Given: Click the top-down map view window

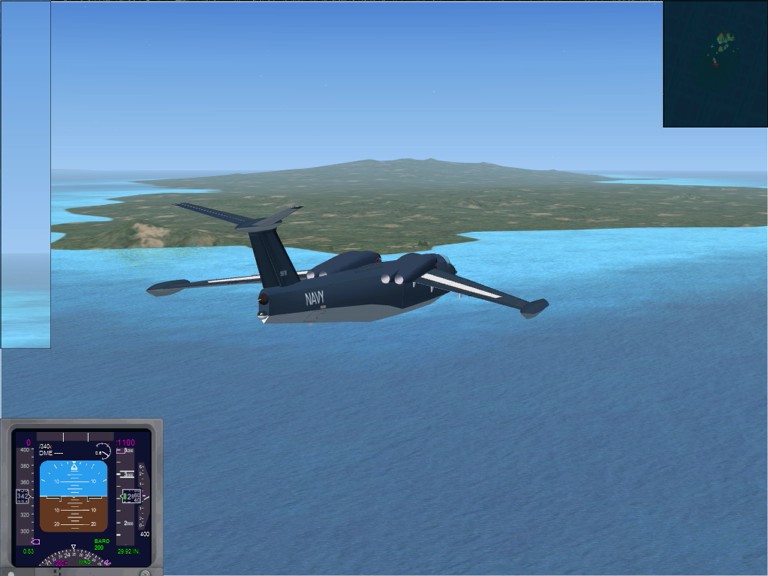Looking at the screenshot, I should pyautogui.click(x=714, y=64).
